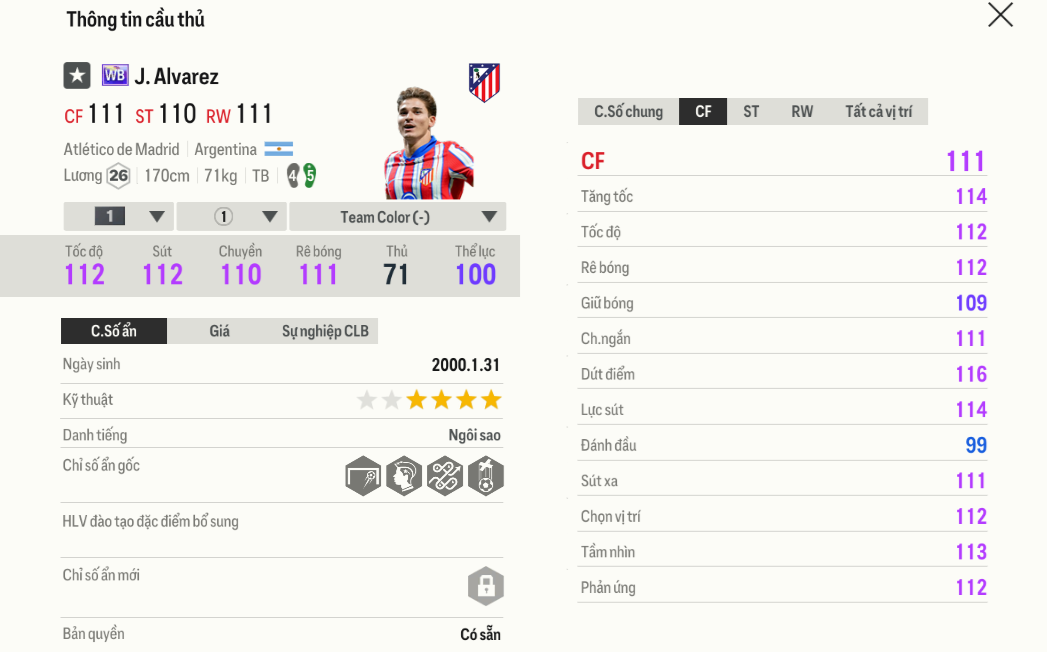Click the locked new hidden trait slot
The image size is (1047, 652).
[485, 586]
